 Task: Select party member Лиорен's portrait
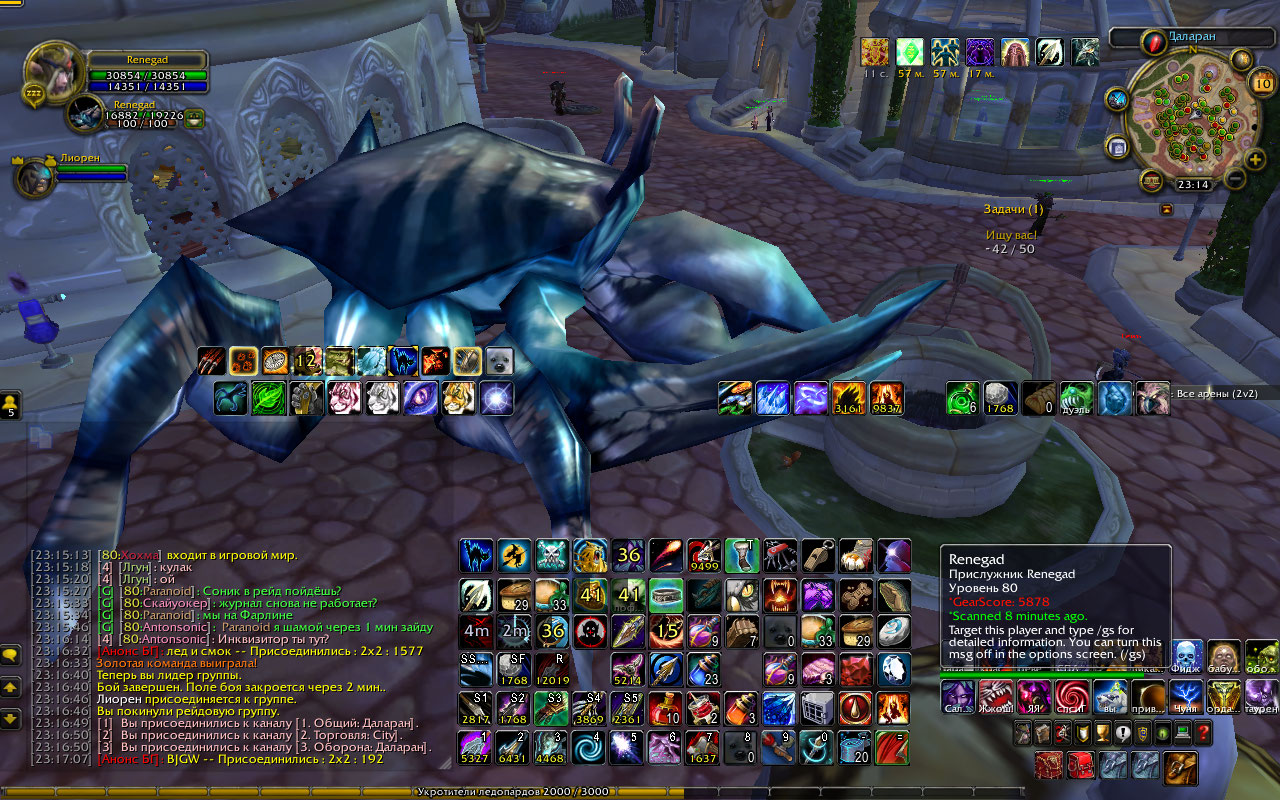coord(34,177)
